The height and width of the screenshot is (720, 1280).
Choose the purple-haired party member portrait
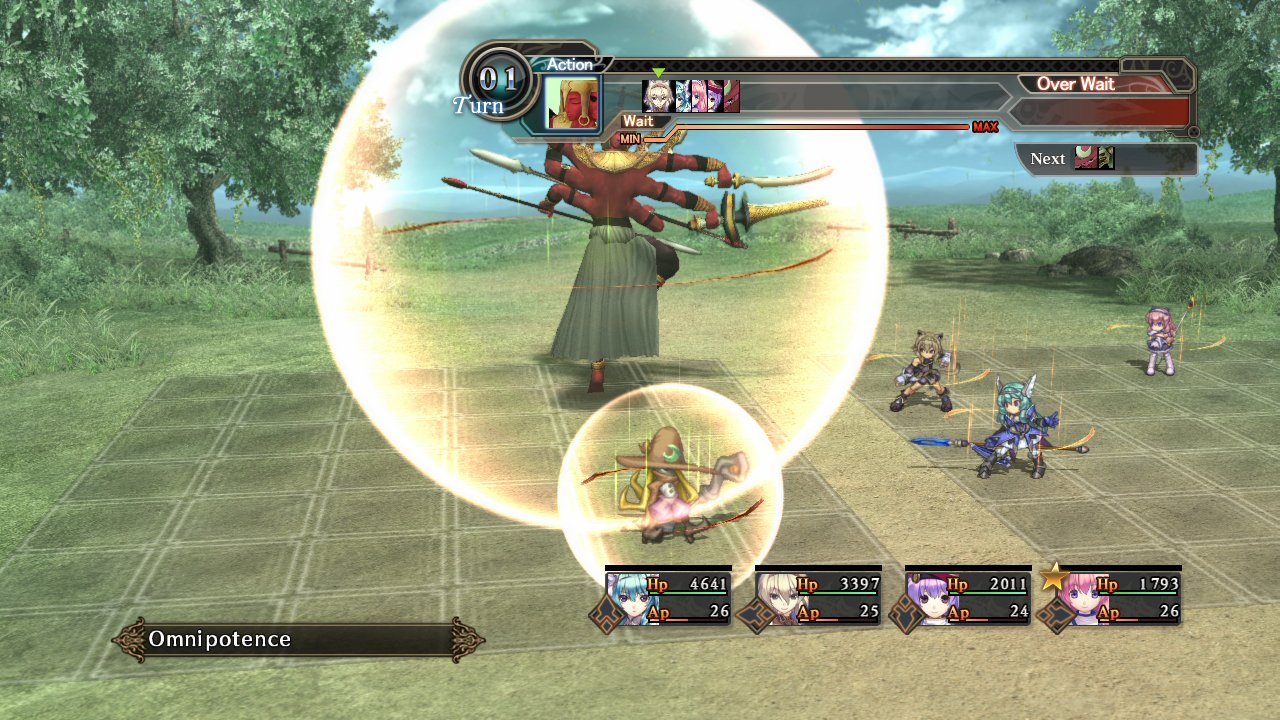pos(928,599)
